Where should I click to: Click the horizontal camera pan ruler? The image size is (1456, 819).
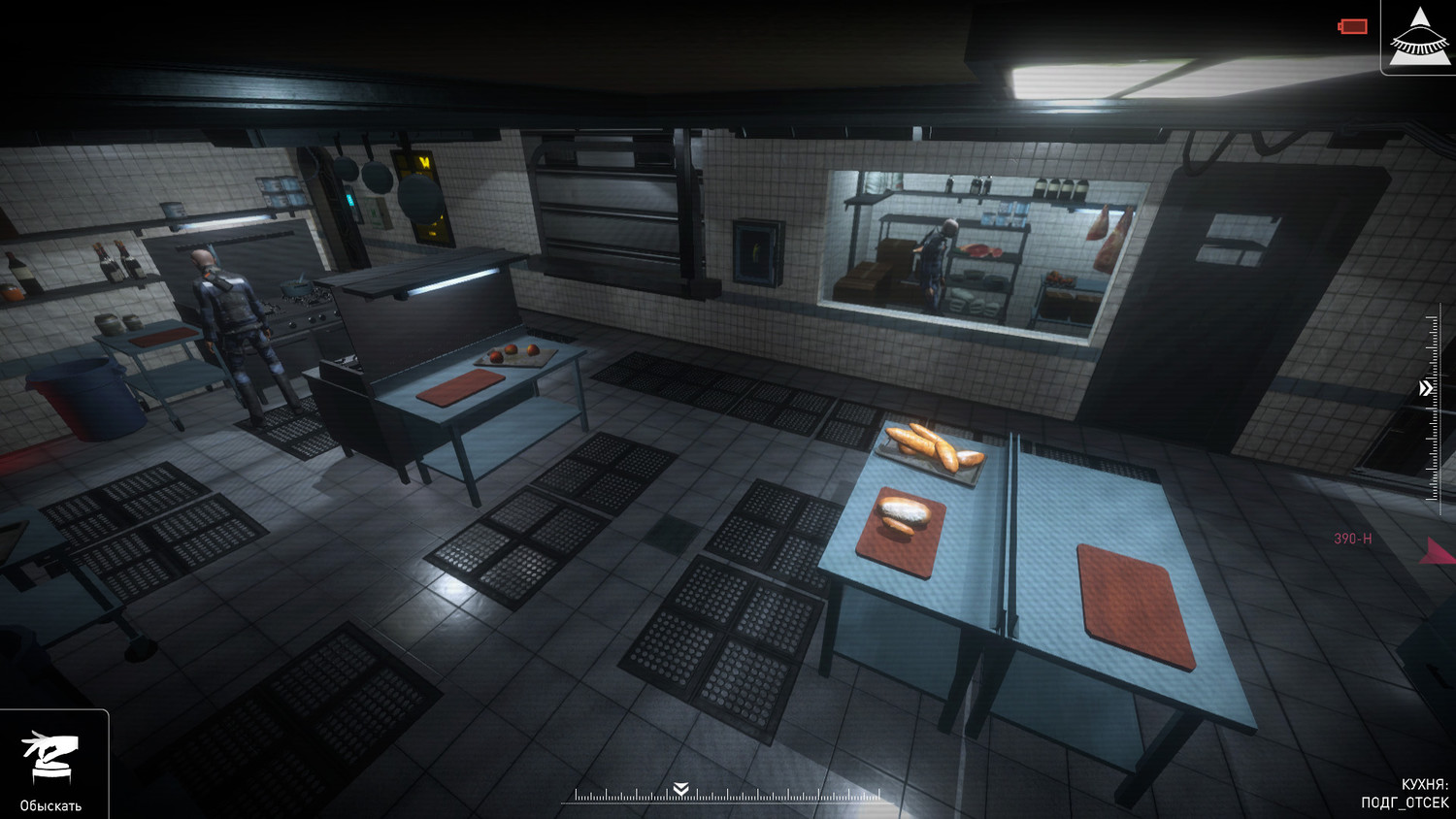point(726,796)
